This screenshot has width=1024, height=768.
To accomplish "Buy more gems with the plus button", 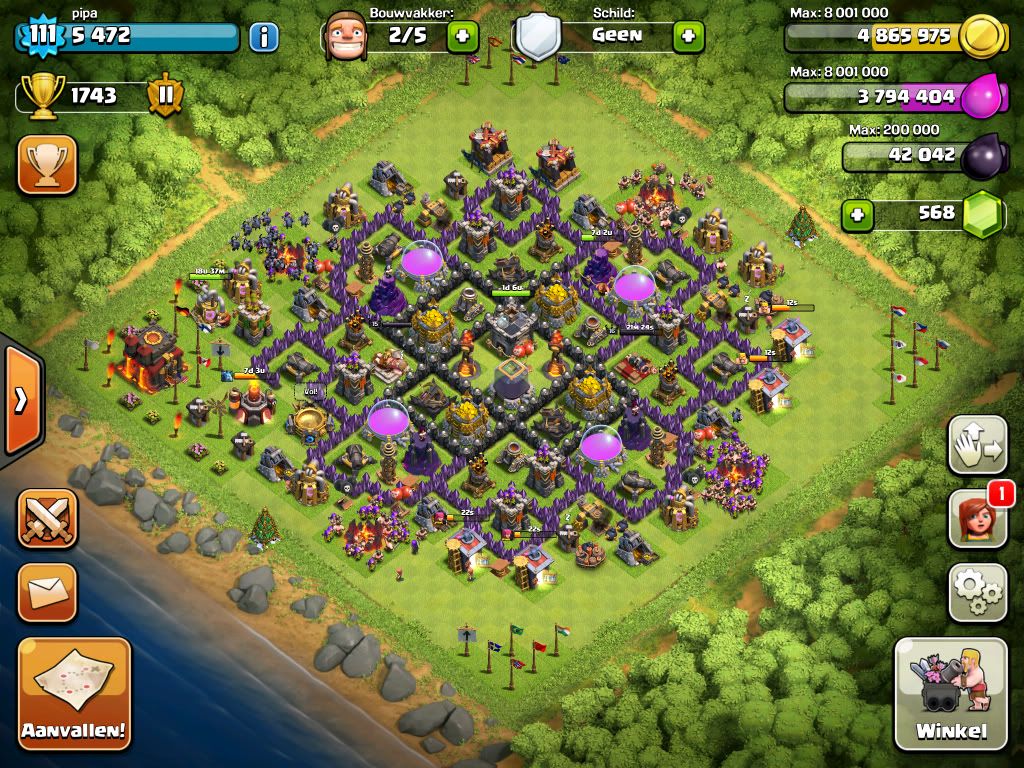I will 855,214.
